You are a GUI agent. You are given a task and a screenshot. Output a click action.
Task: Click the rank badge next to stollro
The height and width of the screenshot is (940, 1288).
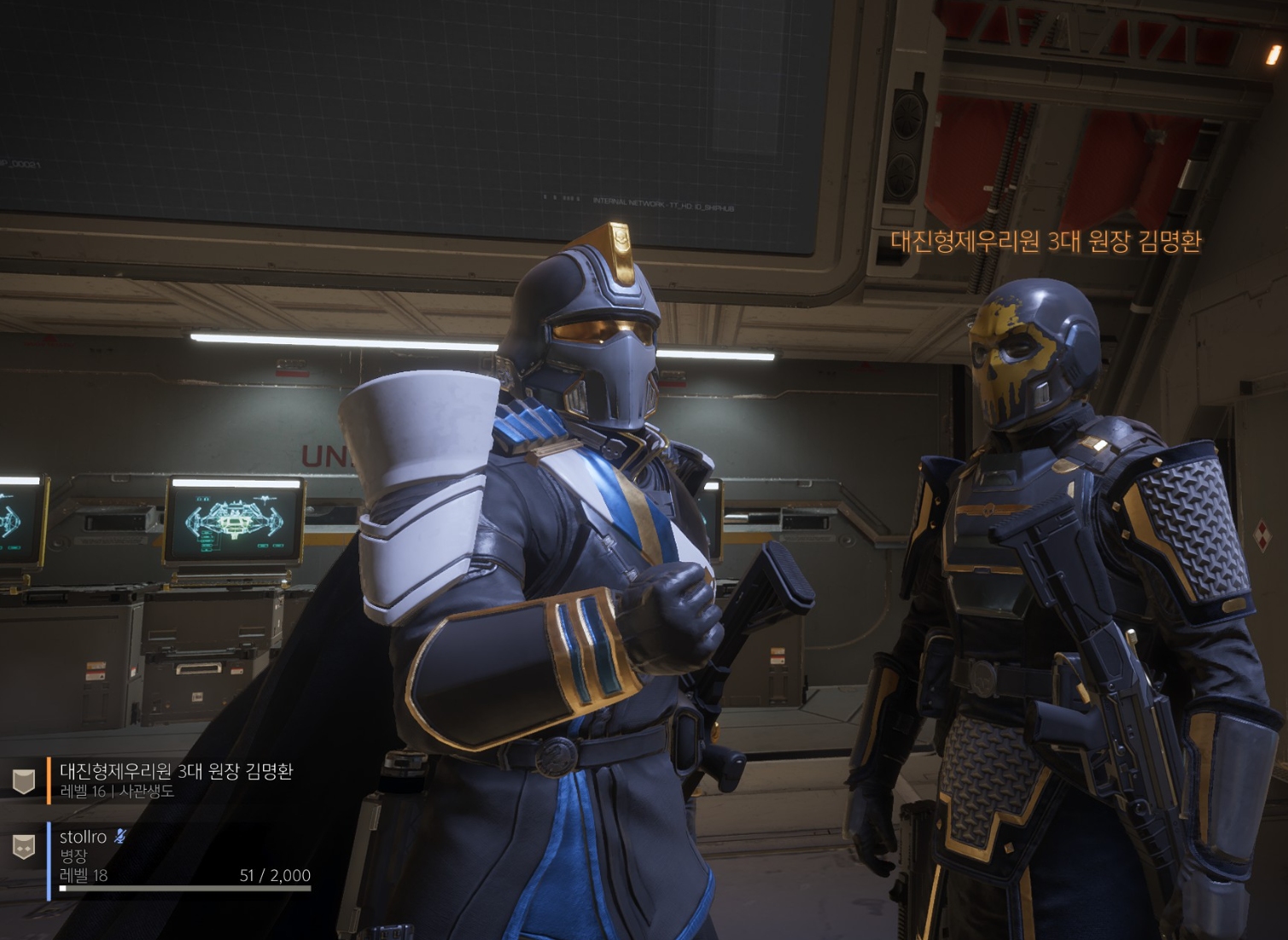(23, 847)
